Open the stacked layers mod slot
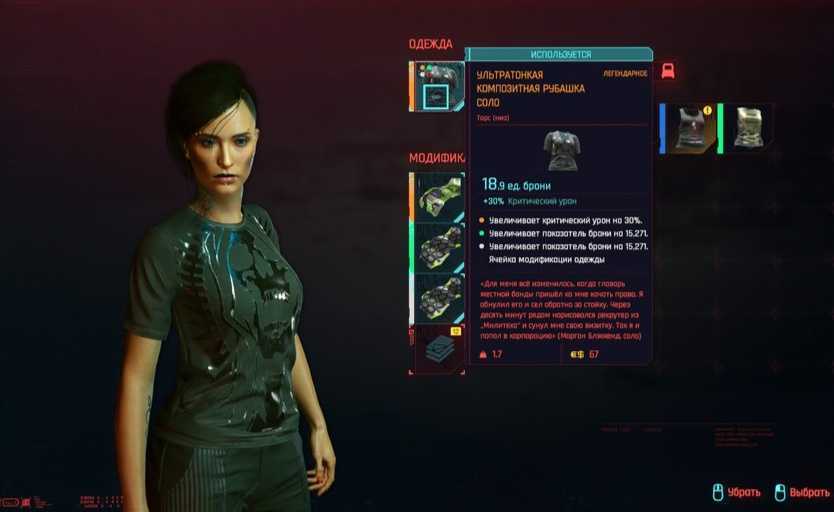The width and height of the screenshot is (834, 512). pos(439,349)
